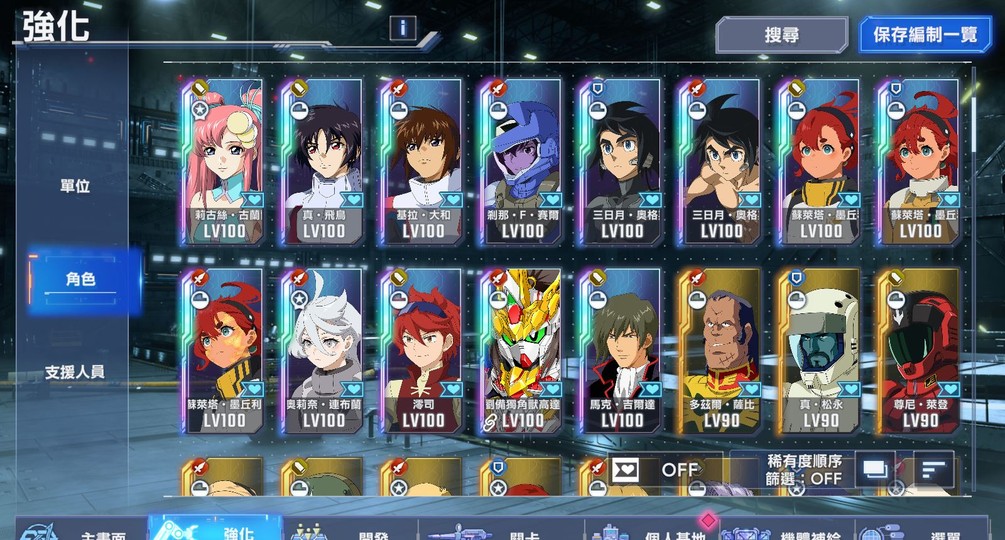Select the 角色 characters tab
This screenshot has width=1005, height=540.
click(80, 280)
